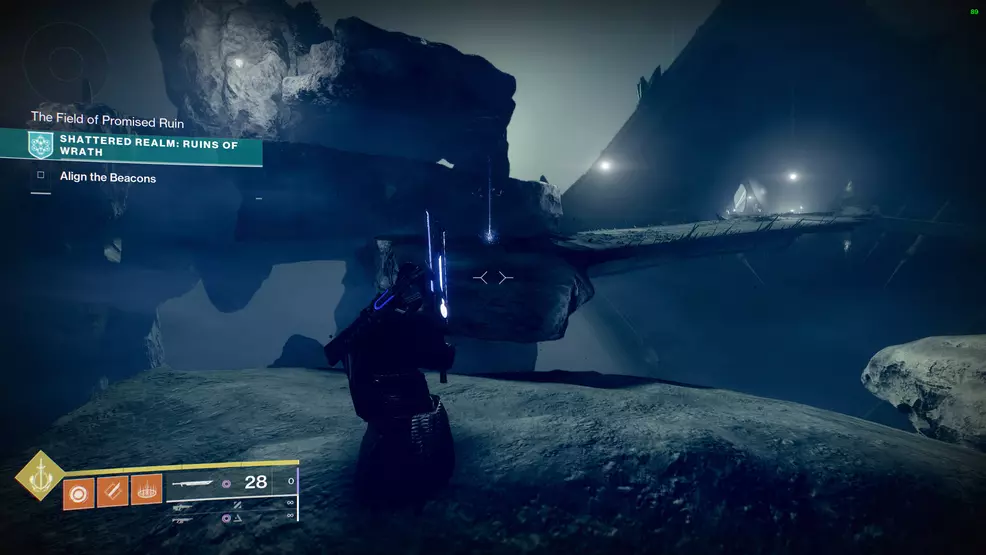Click the Shattered Realm: Ruins of Wrath tracker
Screen dimensions: 986x555
pos(150,146)
